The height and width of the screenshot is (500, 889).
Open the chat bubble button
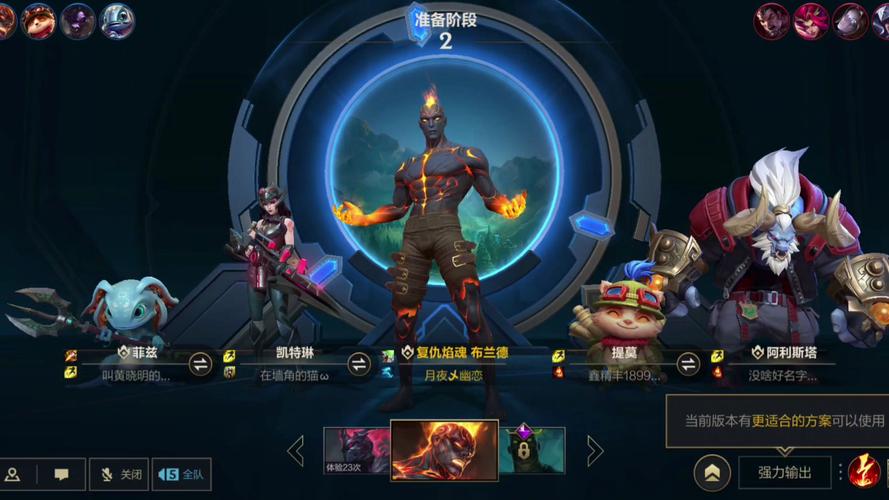point(61,474)
